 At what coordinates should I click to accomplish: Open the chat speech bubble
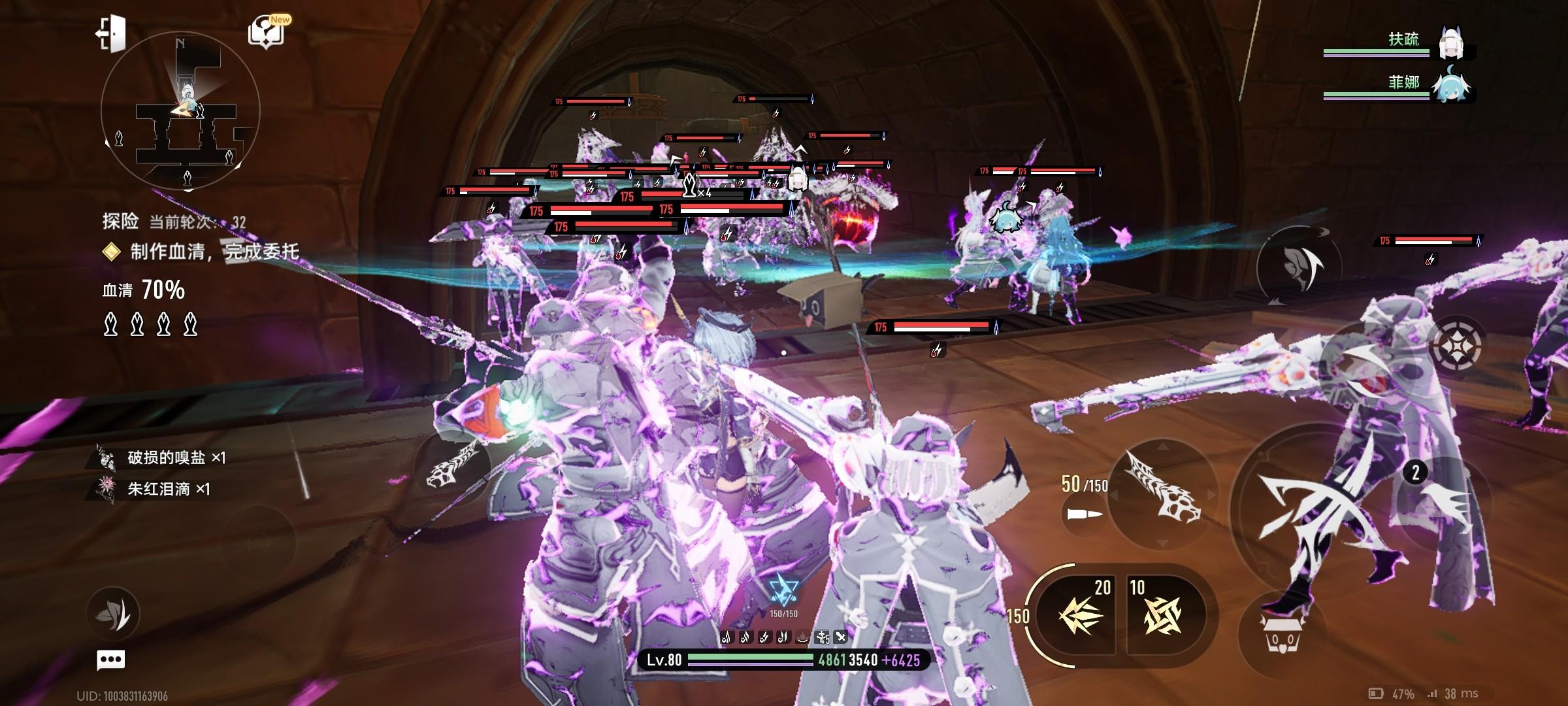coord(110,660)
